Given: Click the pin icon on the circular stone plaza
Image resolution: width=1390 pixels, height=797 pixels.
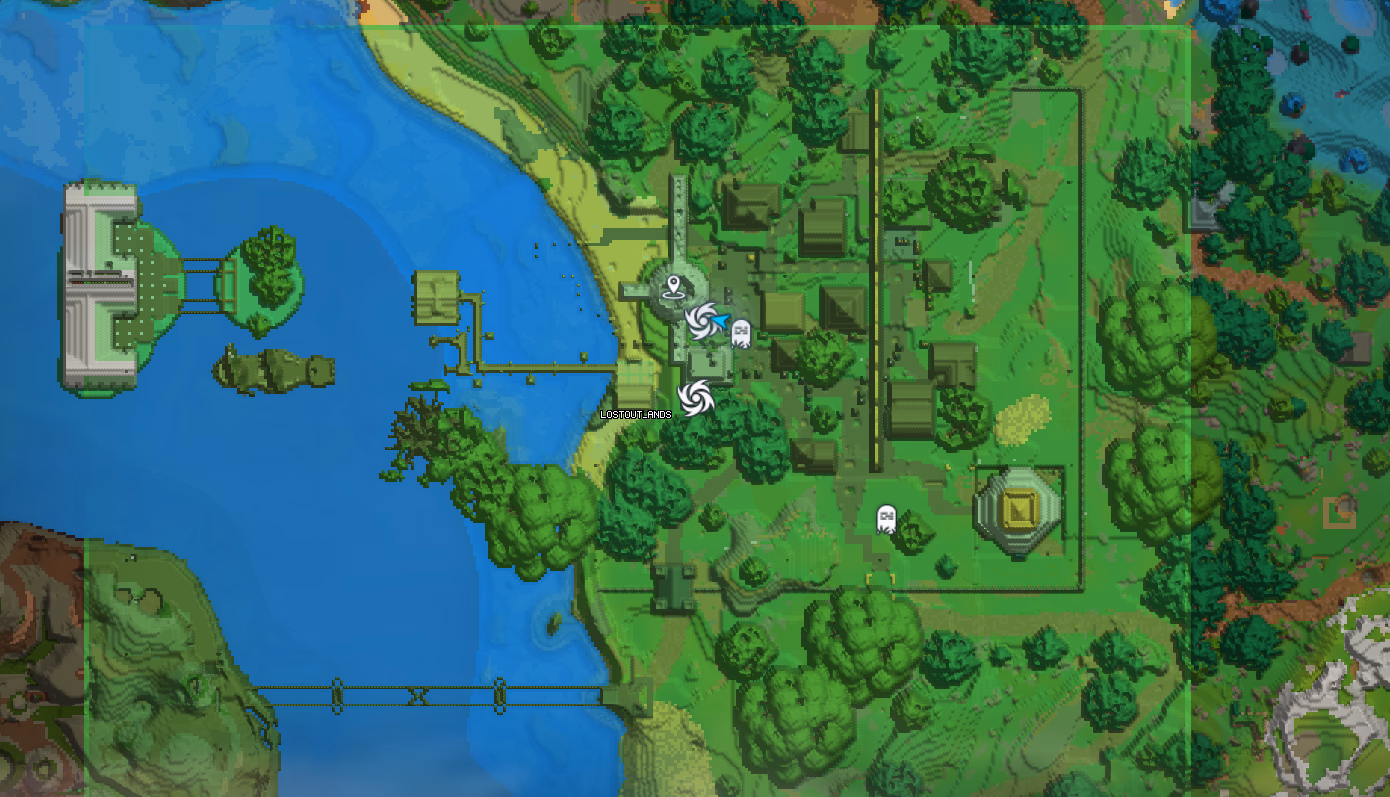Looking at the screenshot, I should (x=676, y=287).
